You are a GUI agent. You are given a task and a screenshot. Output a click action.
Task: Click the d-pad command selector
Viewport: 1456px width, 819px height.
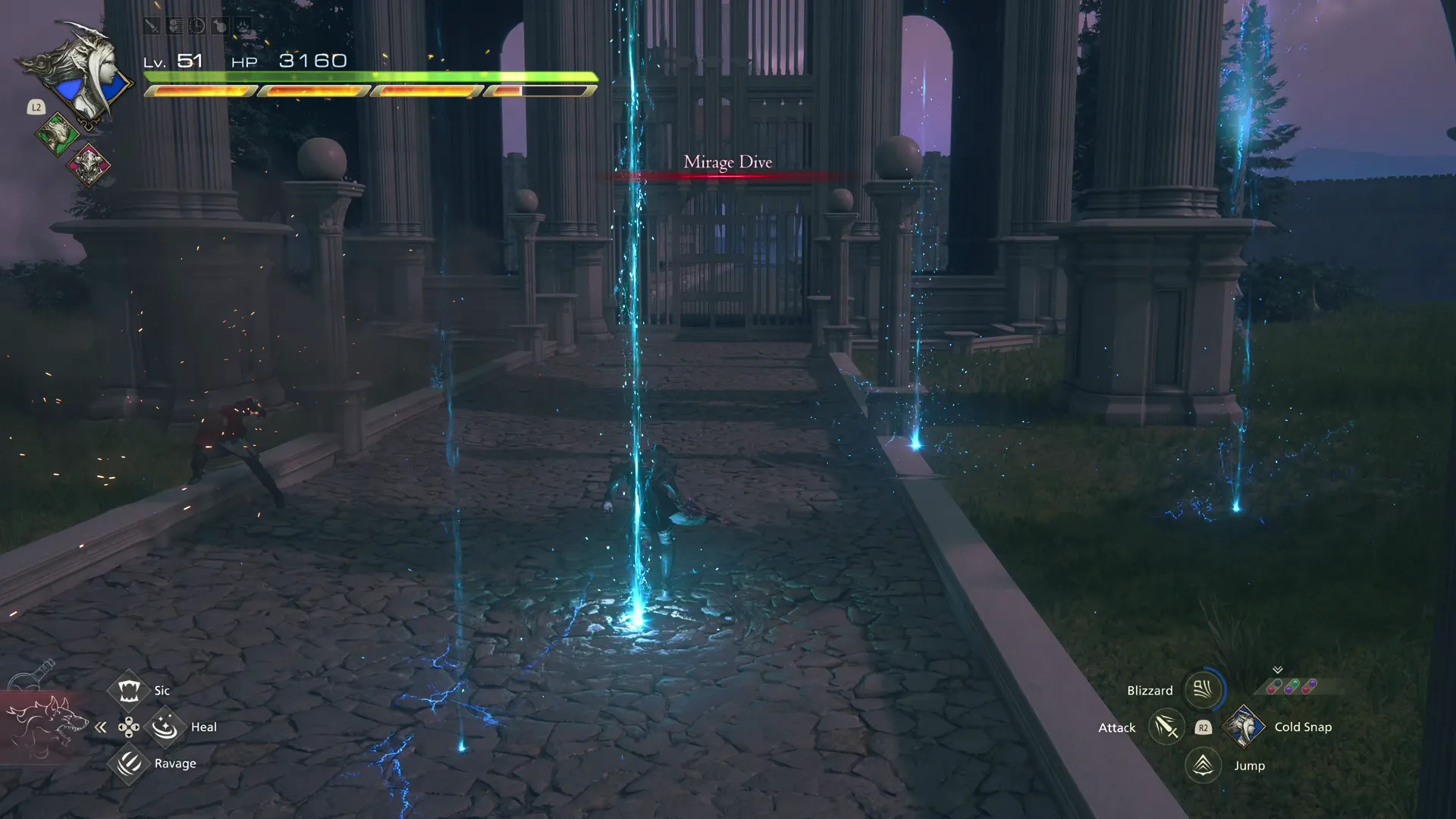coord(129,728)
